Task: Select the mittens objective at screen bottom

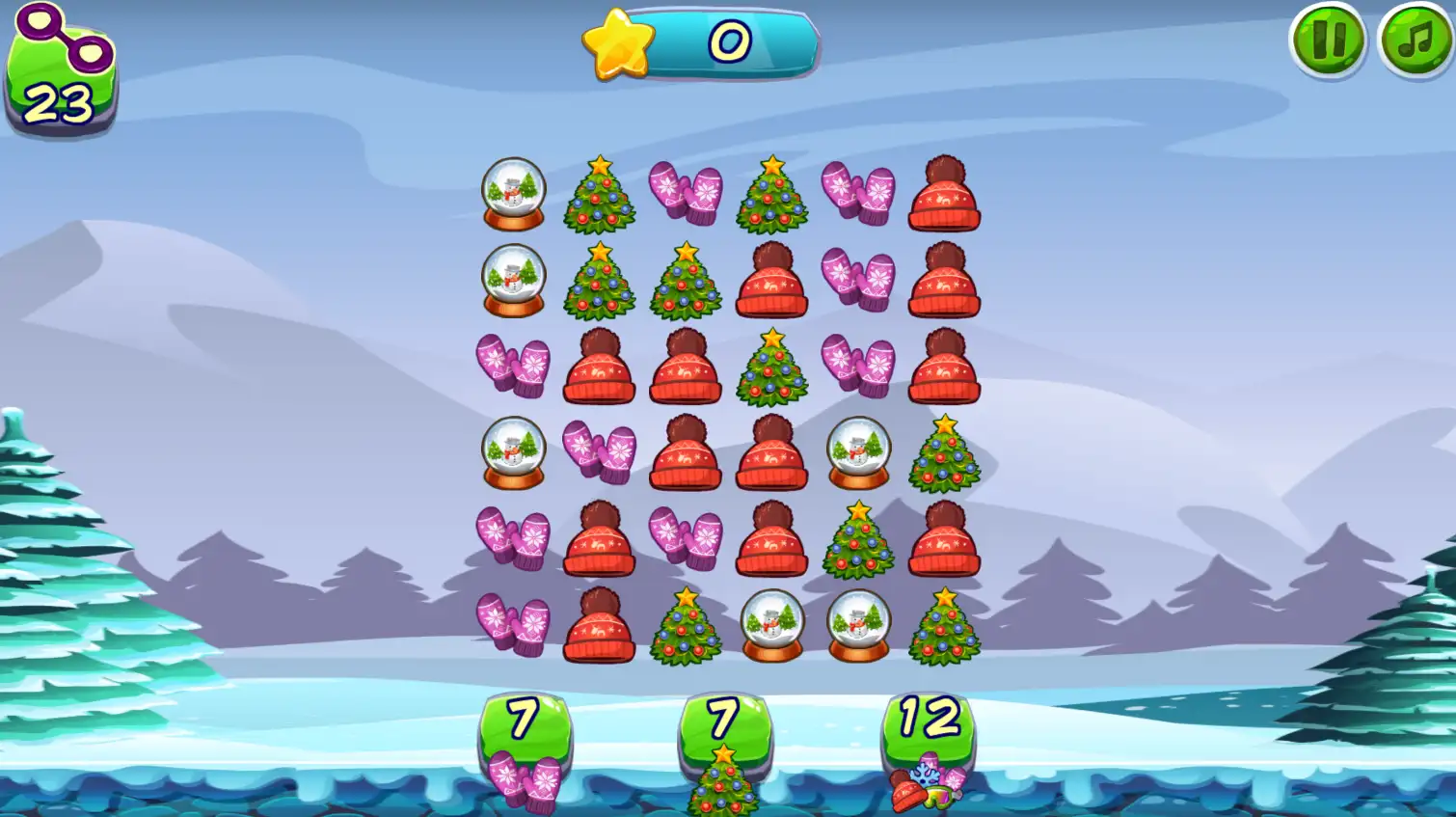Action: click(526, 762)
